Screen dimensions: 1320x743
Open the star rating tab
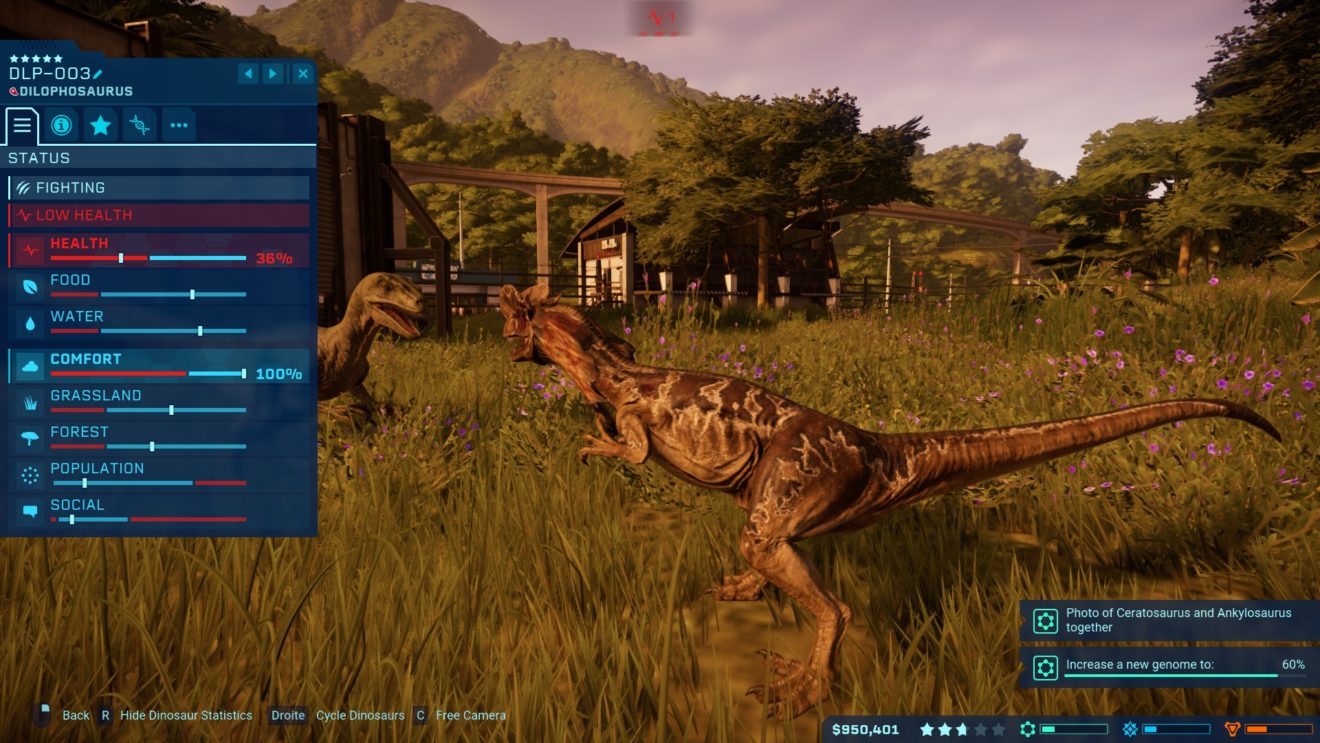[100, 125]
